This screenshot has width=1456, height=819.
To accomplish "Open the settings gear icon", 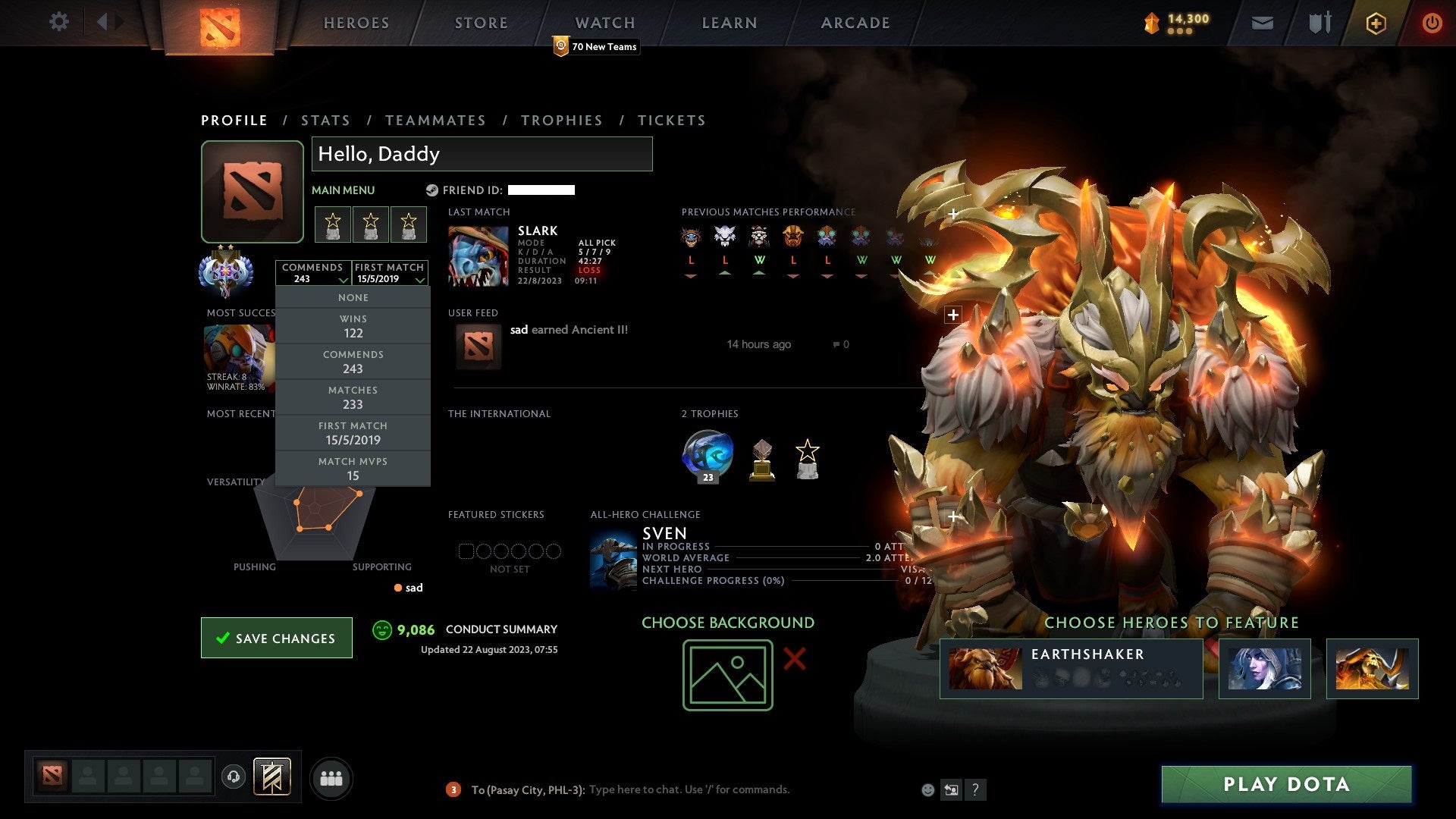I will (58, 22).
